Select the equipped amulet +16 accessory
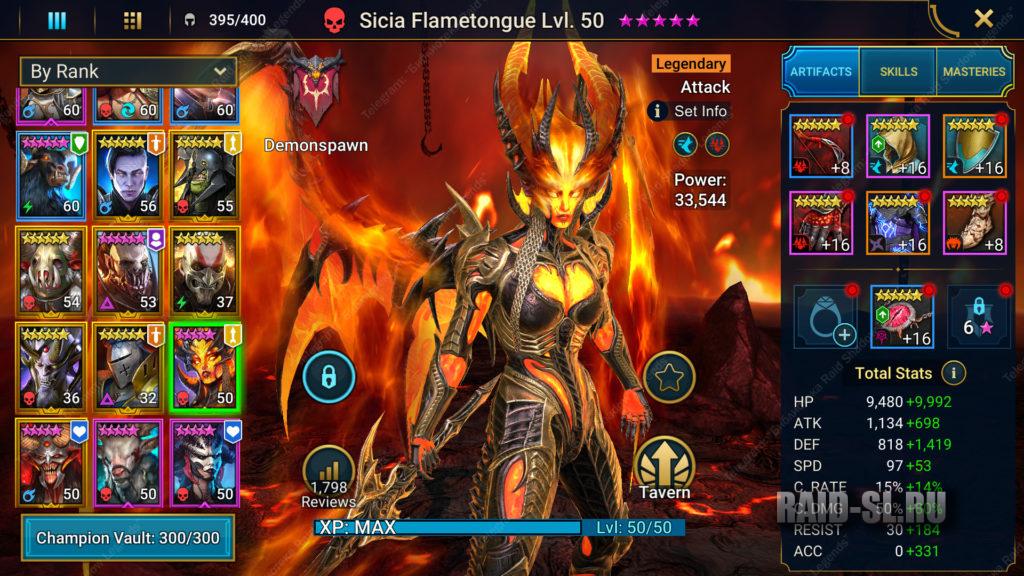 (x=901, y=316)
